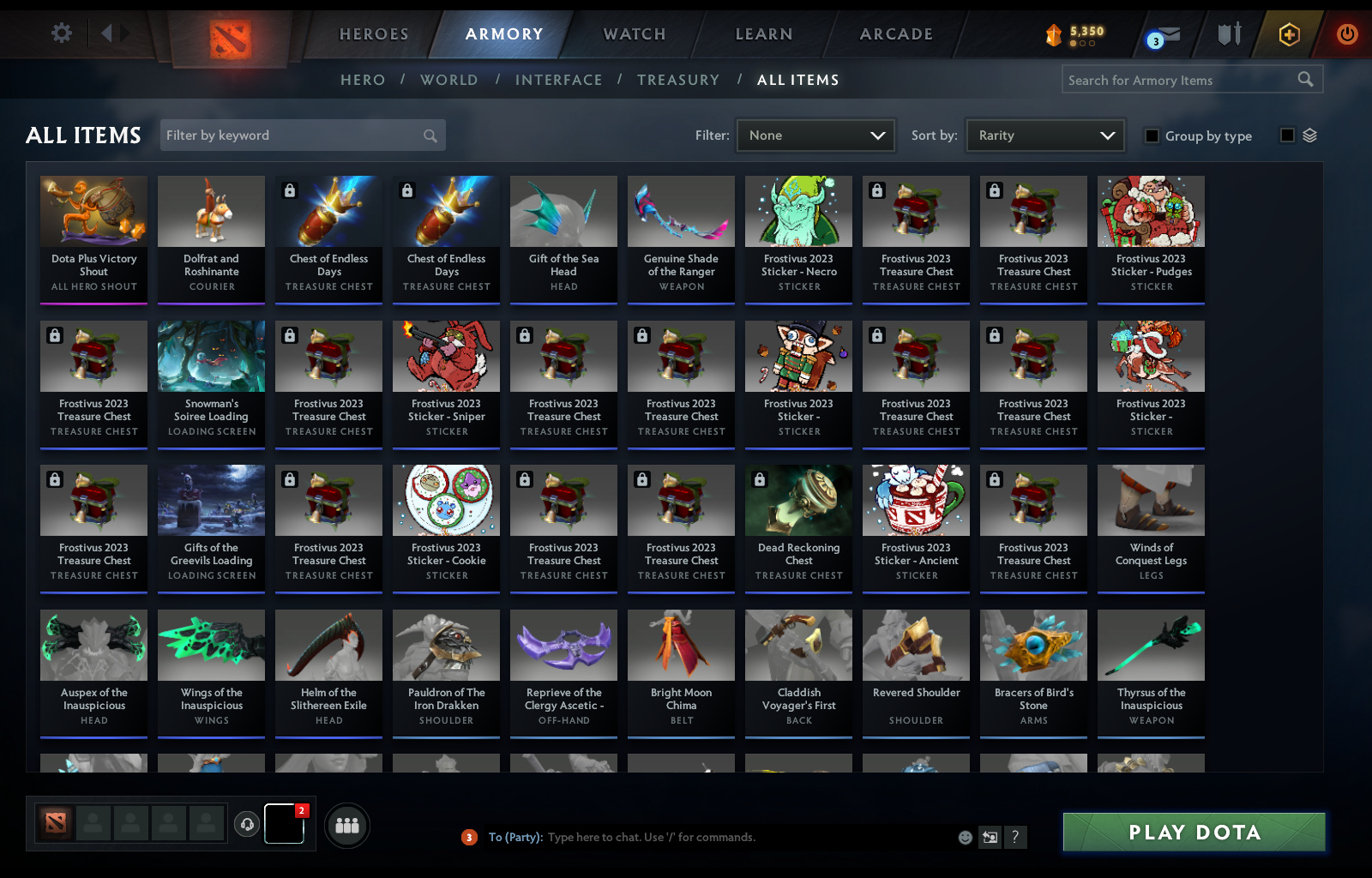Open the TREASURY section

point(678,79)
